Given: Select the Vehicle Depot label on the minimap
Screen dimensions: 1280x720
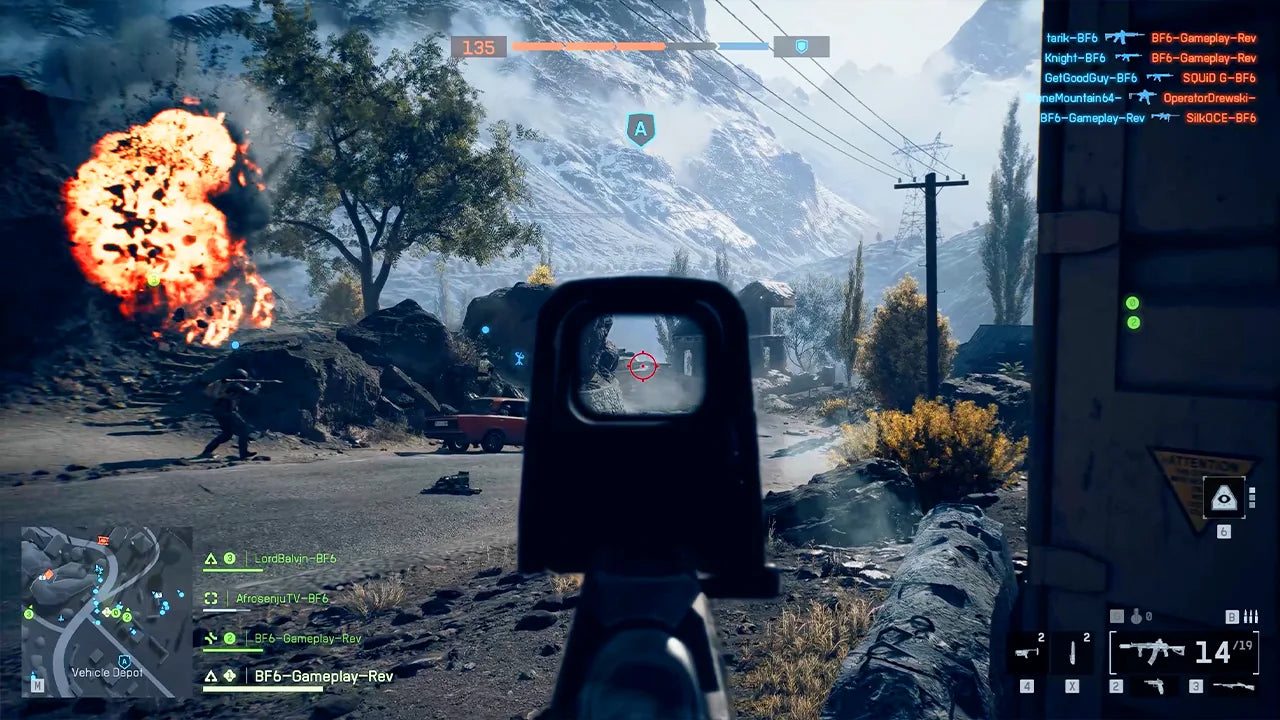Looking at the screenshot, I should 108,672.
